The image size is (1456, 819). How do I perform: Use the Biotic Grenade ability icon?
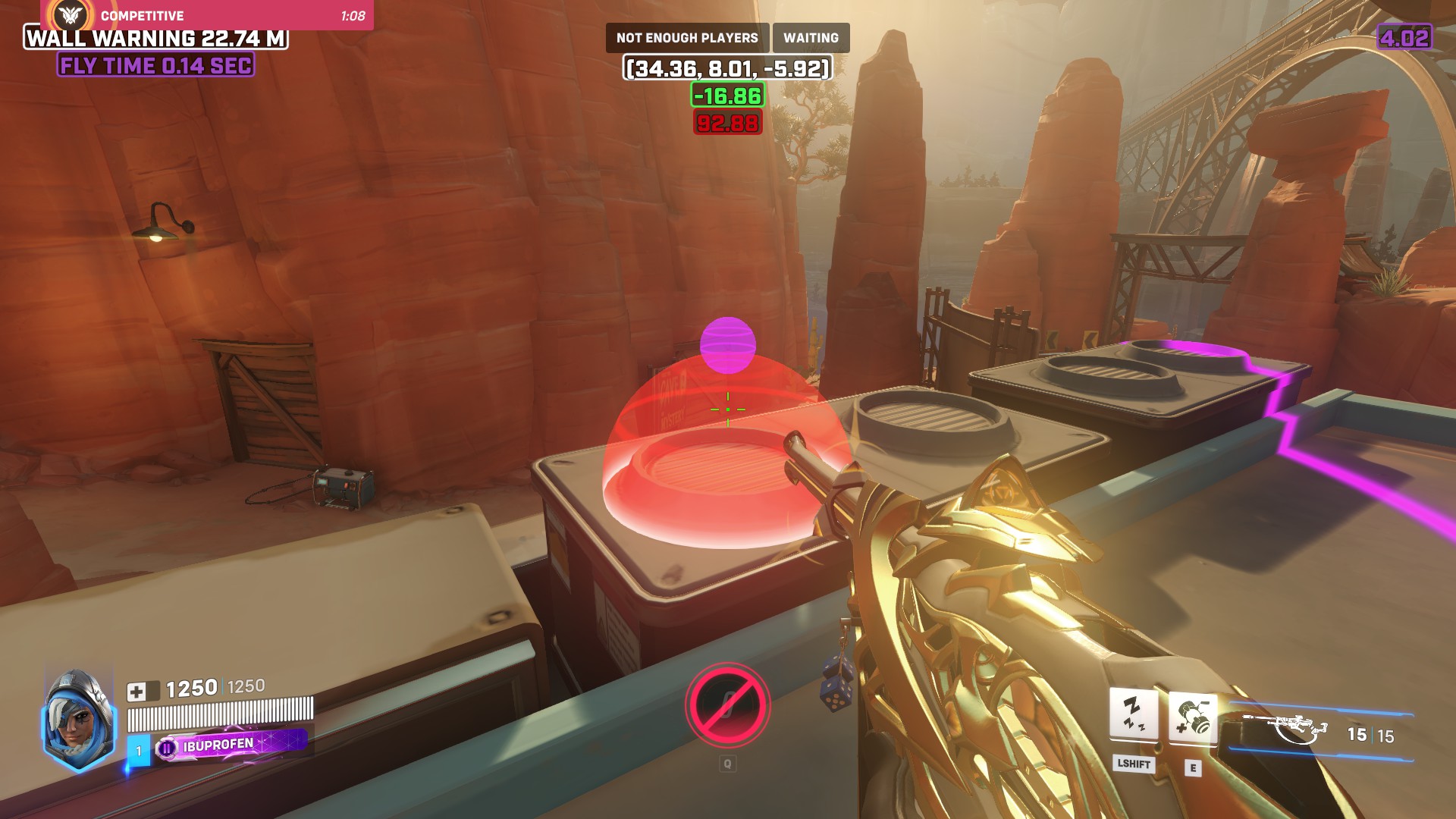tap(1193, 717)
